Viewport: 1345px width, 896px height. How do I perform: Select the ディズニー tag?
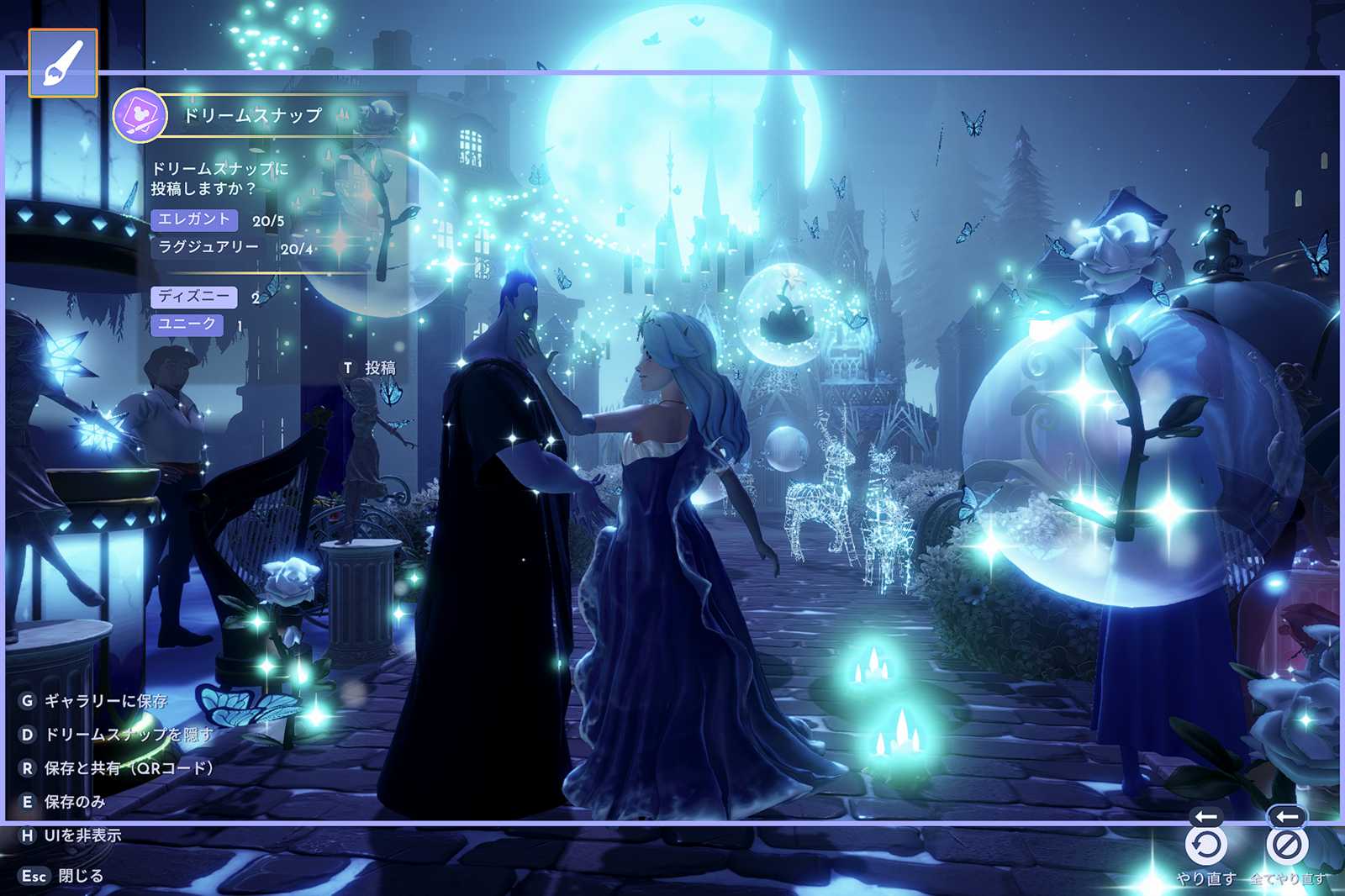tap(194, 297)
